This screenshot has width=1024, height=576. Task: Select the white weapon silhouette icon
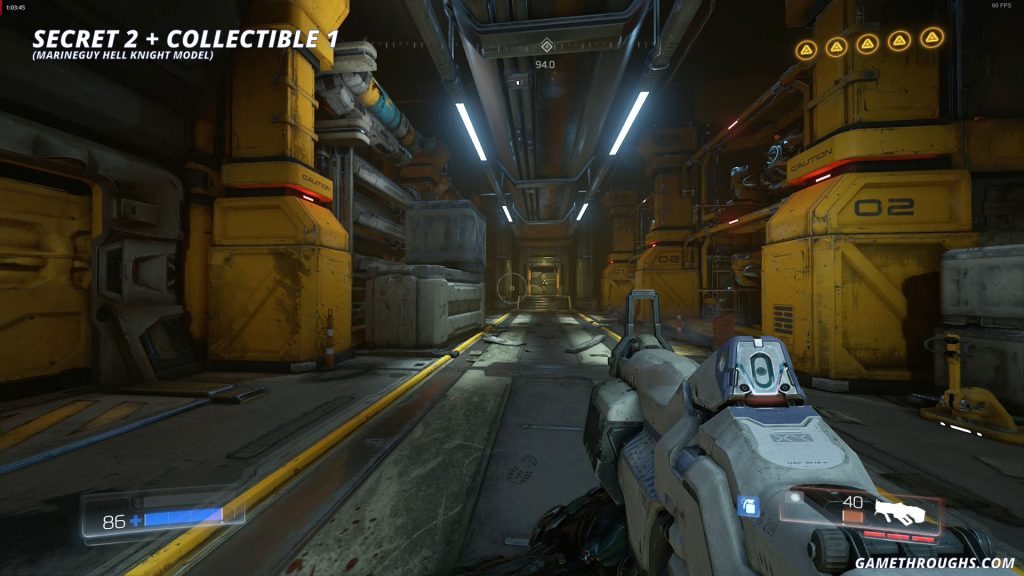[x=900, y=513]
